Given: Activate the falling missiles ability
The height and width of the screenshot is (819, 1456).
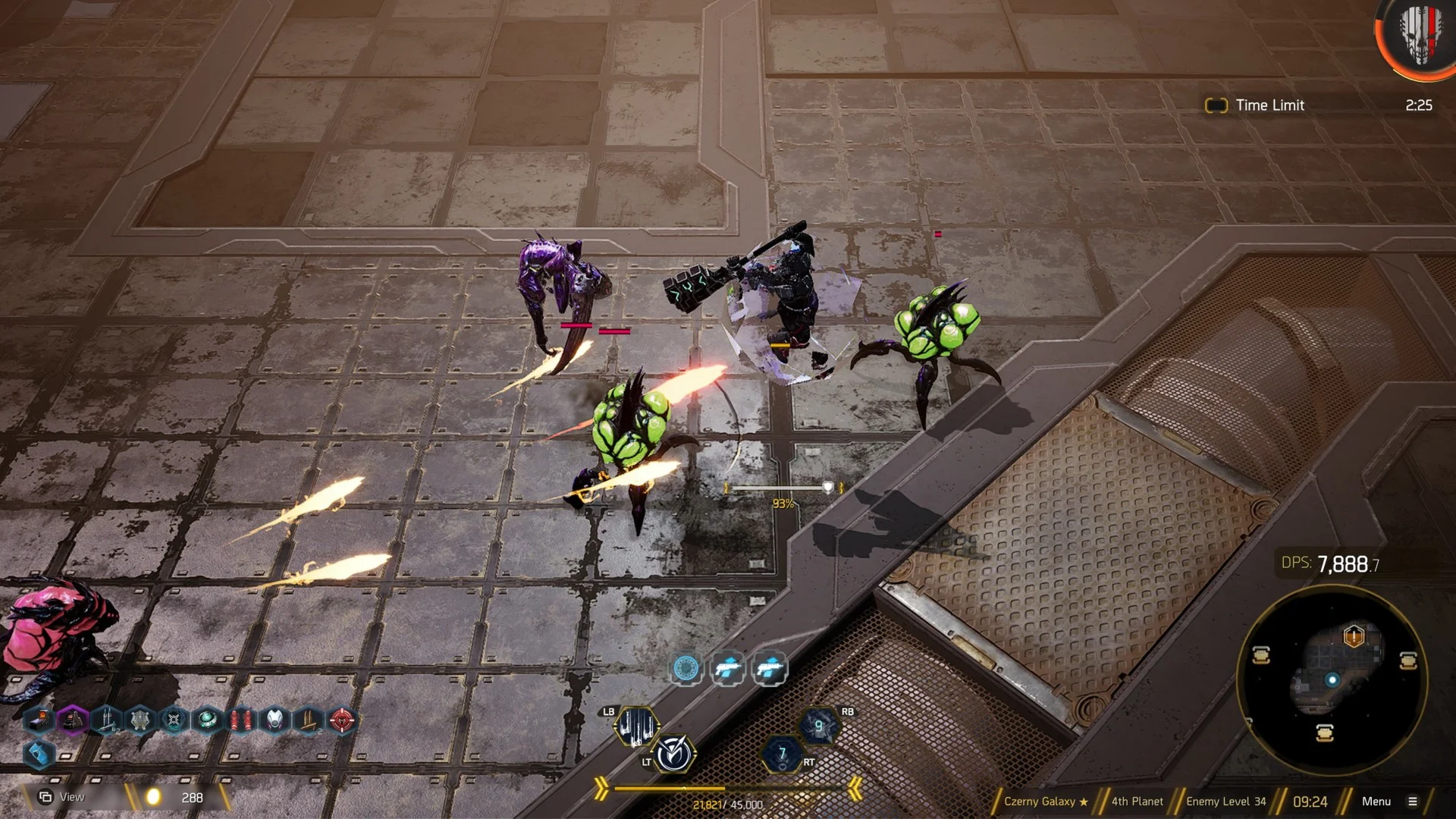Looking at the screenshot, I should tap(636, 726).
